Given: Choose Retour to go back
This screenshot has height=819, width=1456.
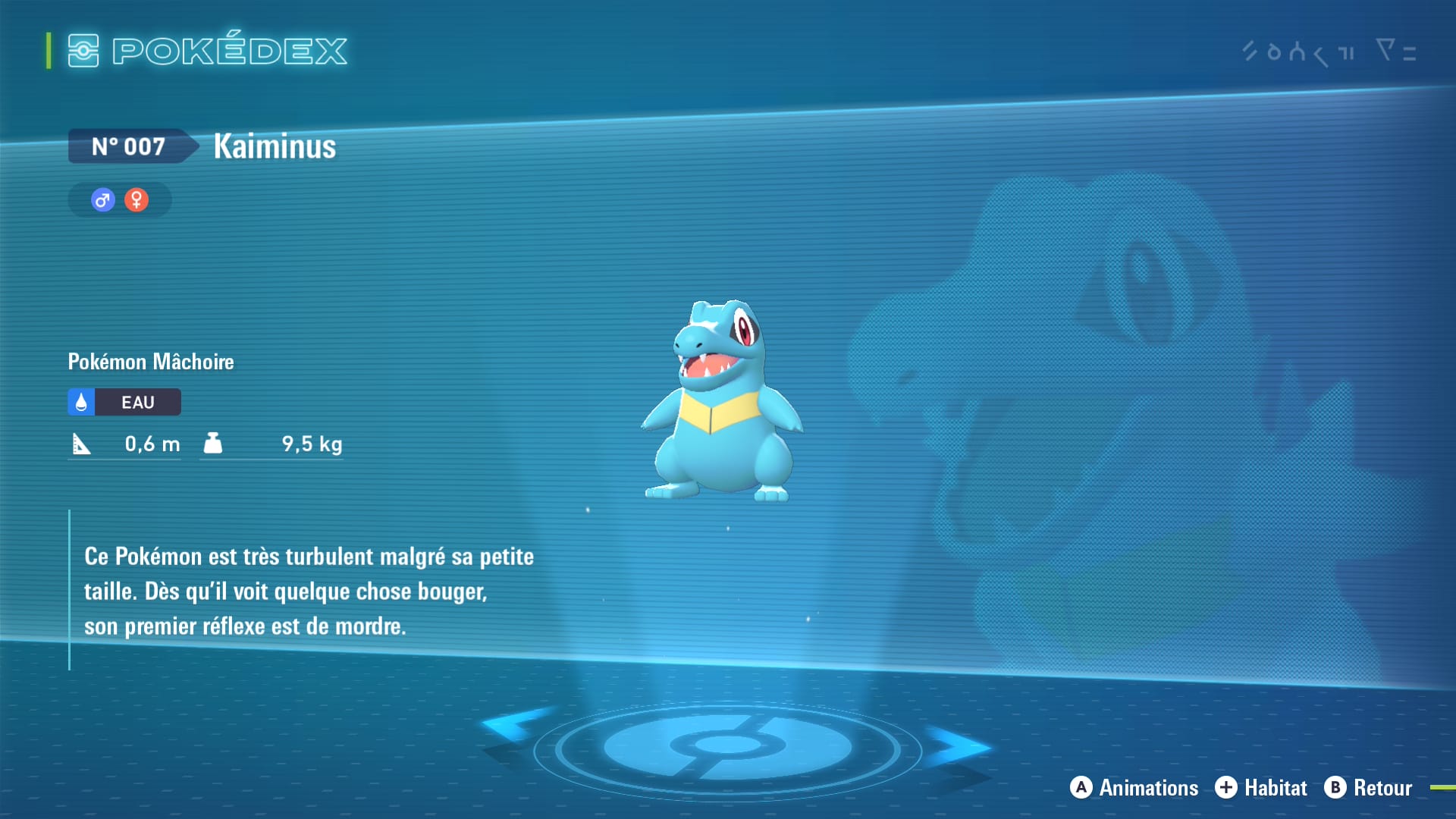Looking at the screenshot, I should (1368, 788).
